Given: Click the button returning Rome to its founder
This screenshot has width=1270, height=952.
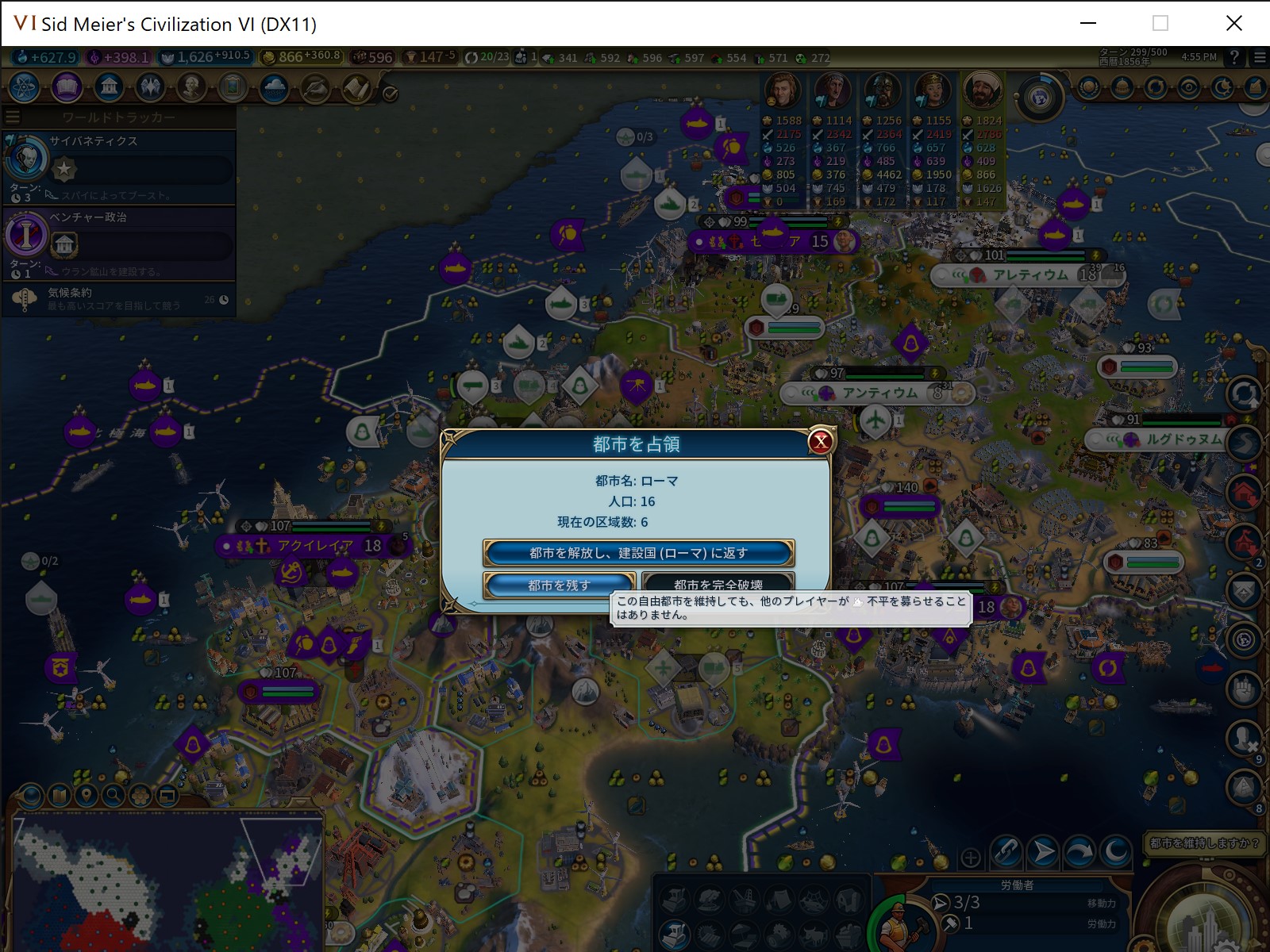Looking at the screenshot, I should point(638,553).
